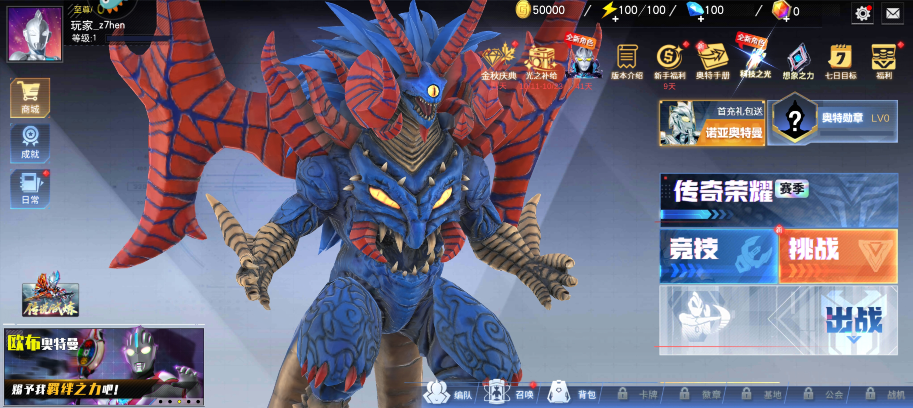Open the 光之补给 supply event
913x408 pixels.
pos(541,63)
